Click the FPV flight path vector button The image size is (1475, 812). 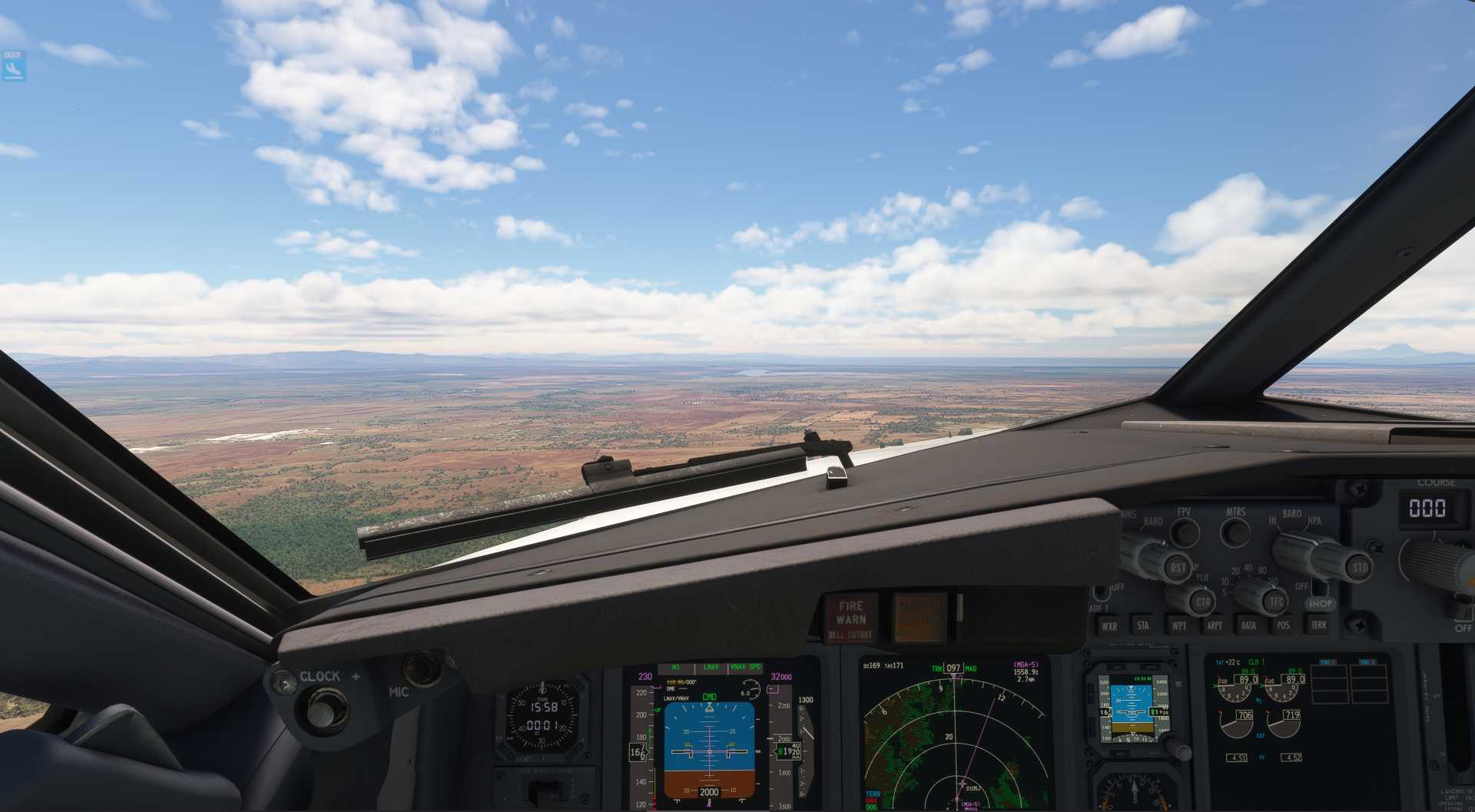click(1185, 532)
